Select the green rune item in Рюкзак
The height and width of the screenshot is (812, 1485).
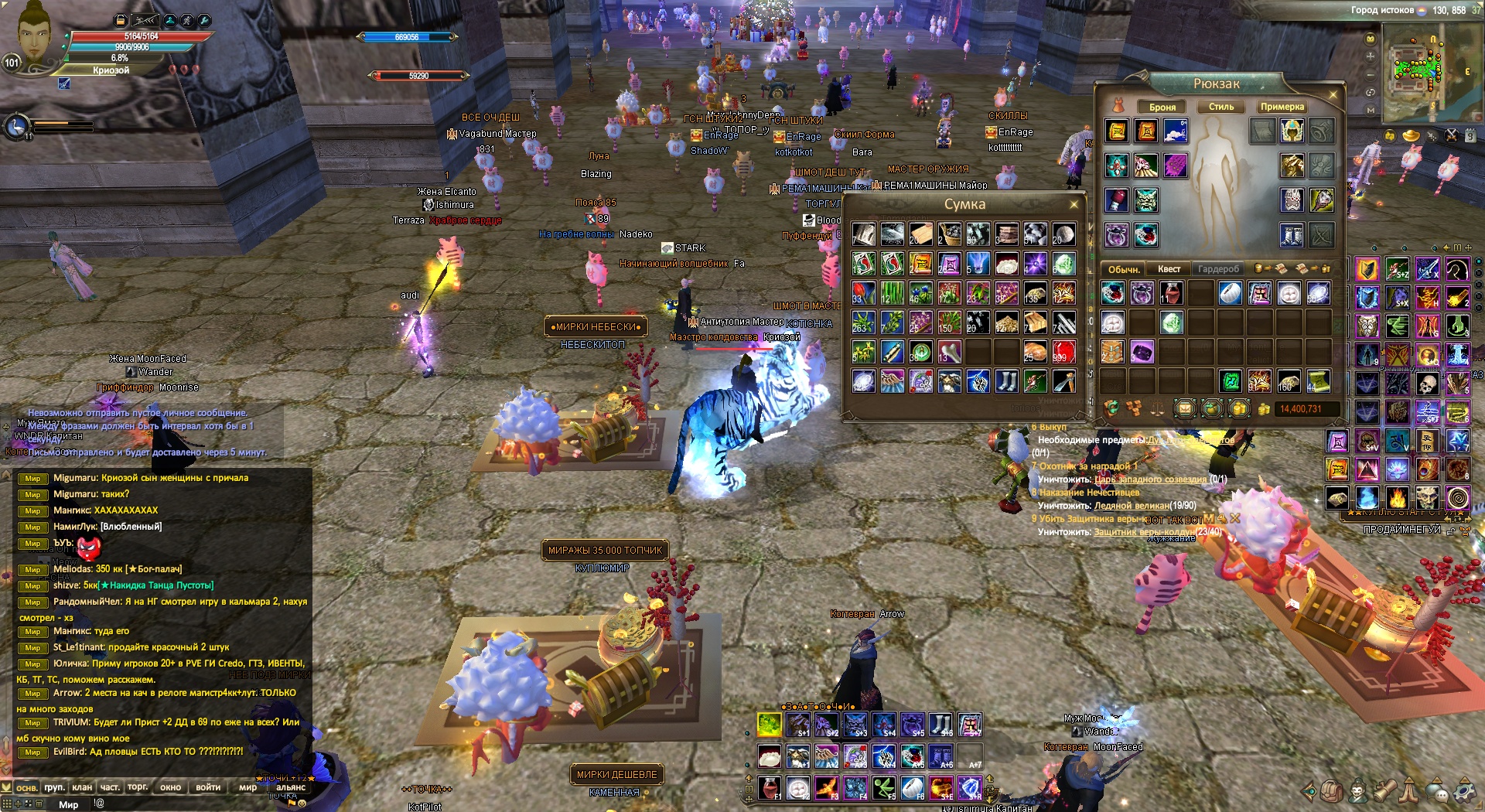[1230, 380]
